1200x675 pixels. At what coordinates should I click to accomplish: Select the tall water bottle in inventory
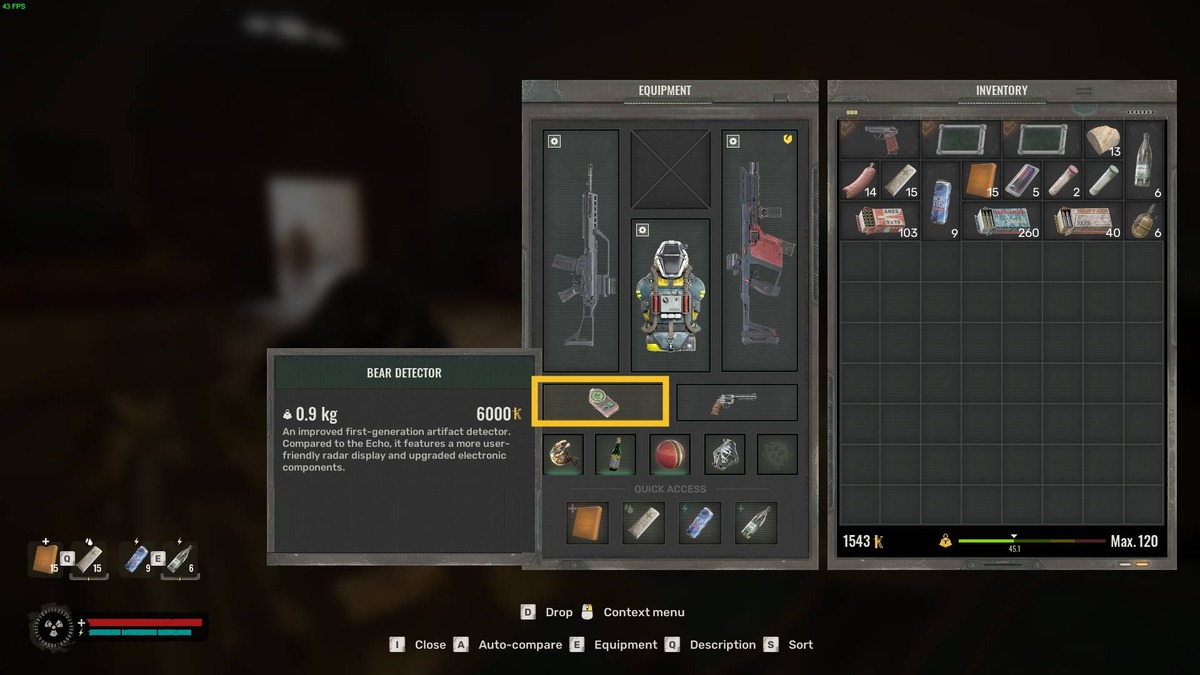pyautogui.click(x=1144, y=160)
